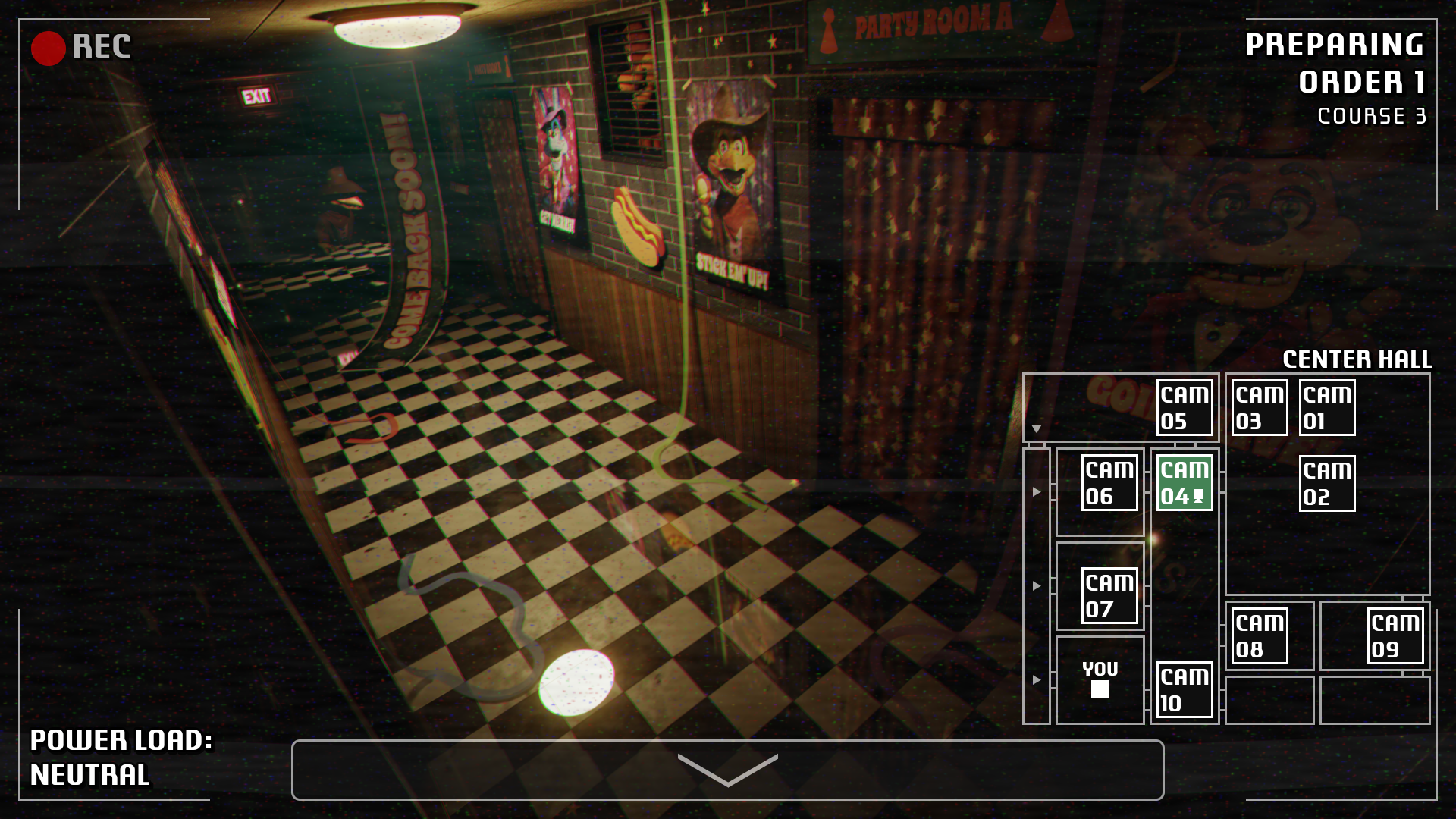Lower the camera monitor with the chevron bar
The width and height of the screenshot is (1456, 819).
click(727, 770)
